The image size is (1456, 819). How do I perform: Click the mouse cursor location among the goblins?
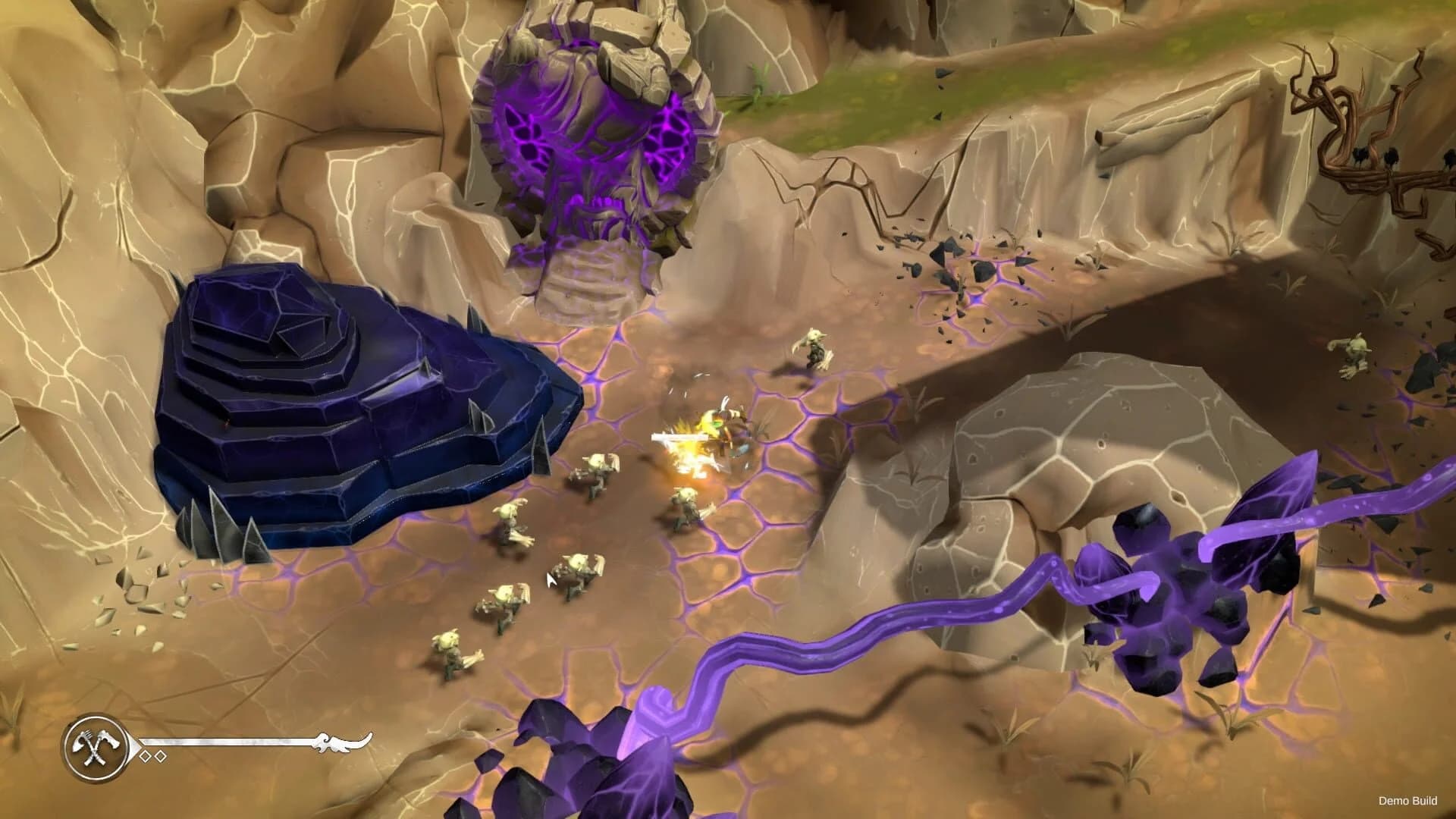coord(548,579)
